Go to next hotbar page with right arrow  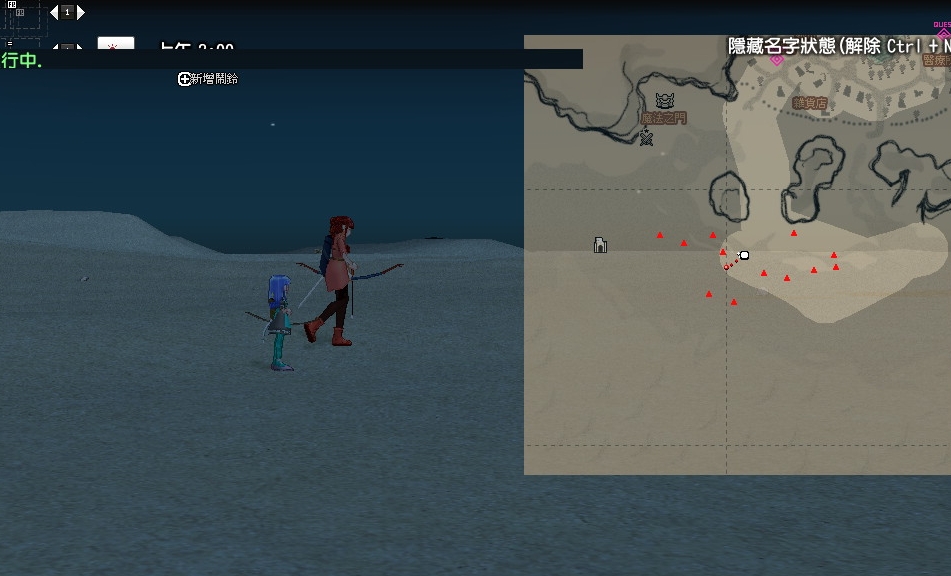(x=81, y=13)
